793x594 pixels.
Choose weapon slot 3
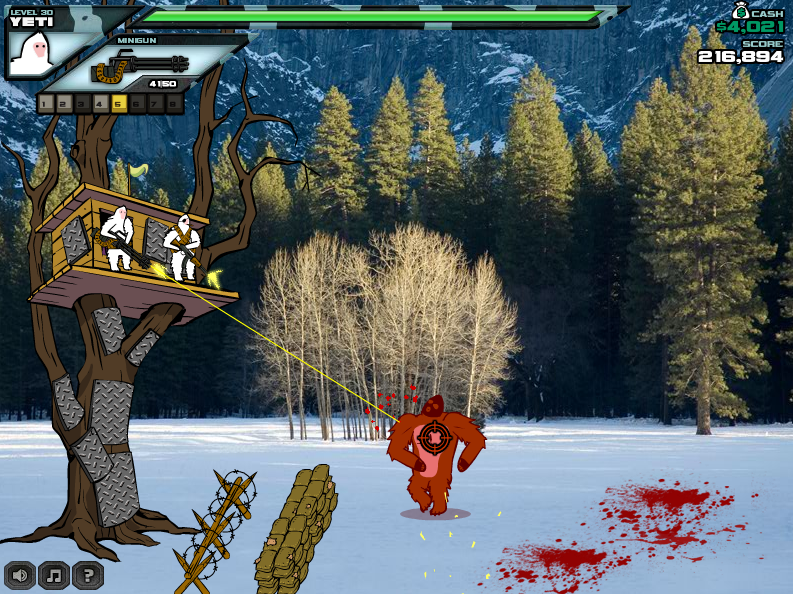tap(82, 103)
